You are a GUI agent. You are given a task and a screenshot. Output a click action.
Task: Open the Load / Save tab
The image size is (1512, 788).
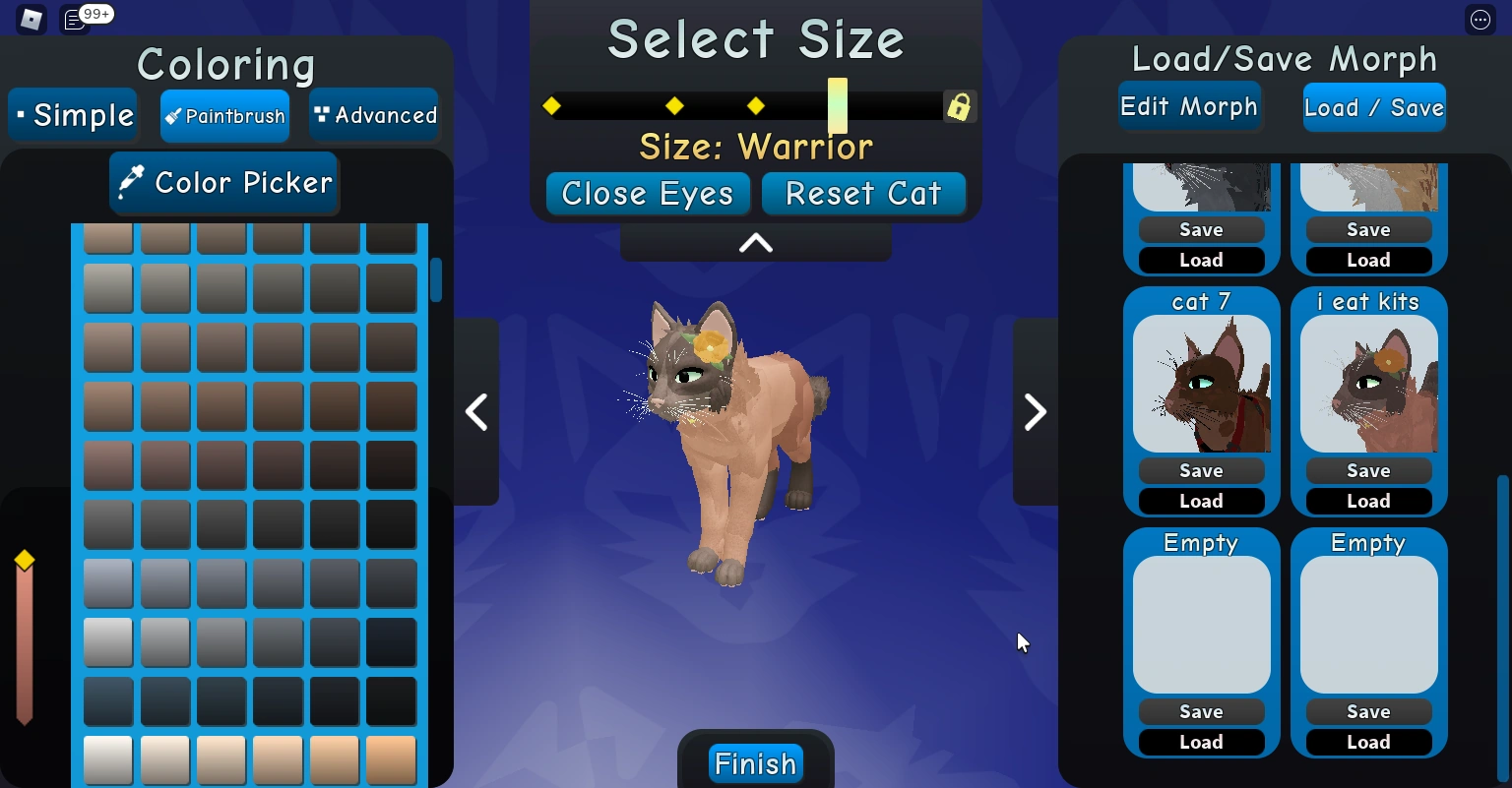pyautogui.click(x=1374, y=106)
